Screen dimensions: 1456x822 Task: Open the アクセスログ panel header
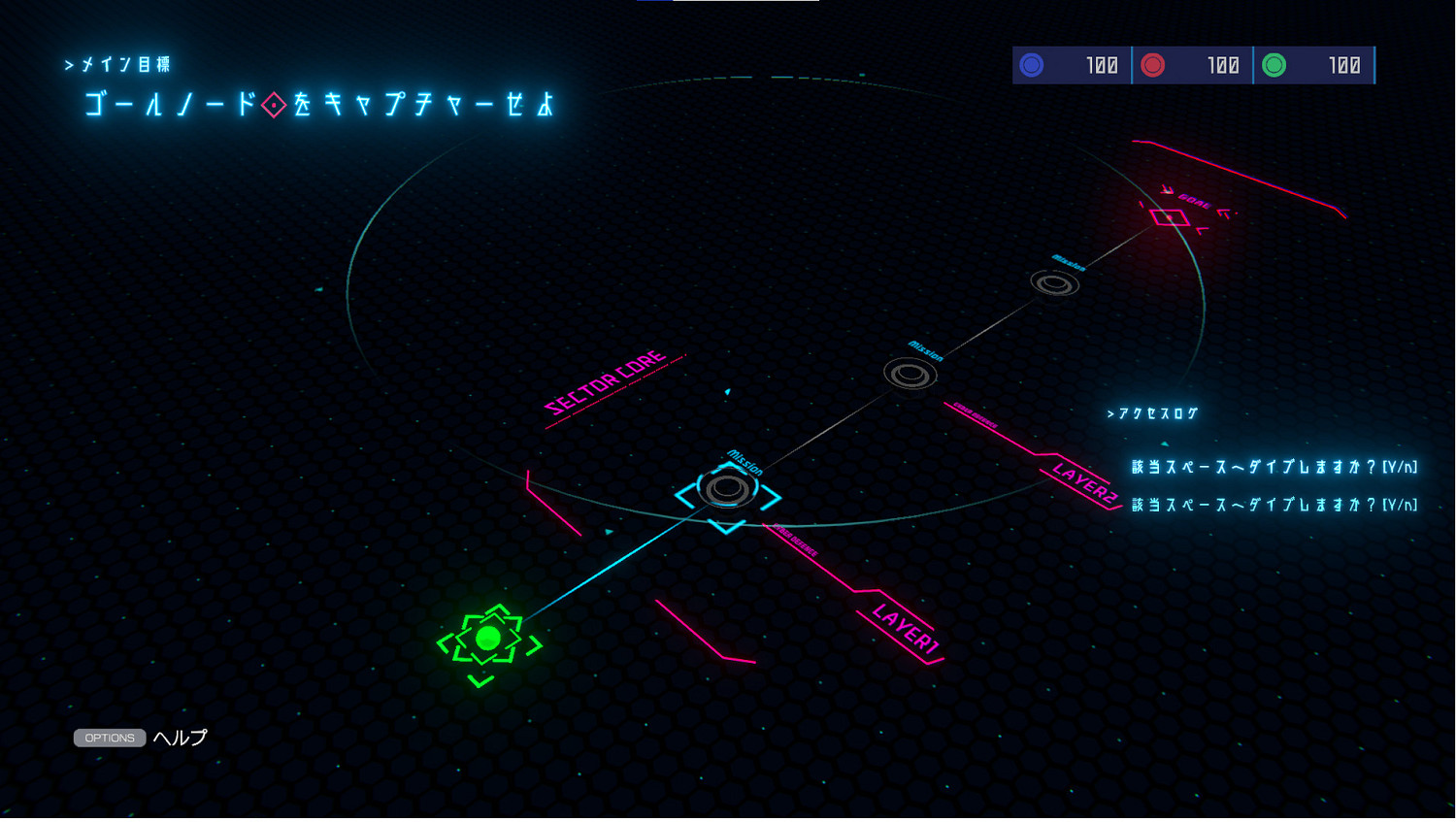(x=1153, y=412)
